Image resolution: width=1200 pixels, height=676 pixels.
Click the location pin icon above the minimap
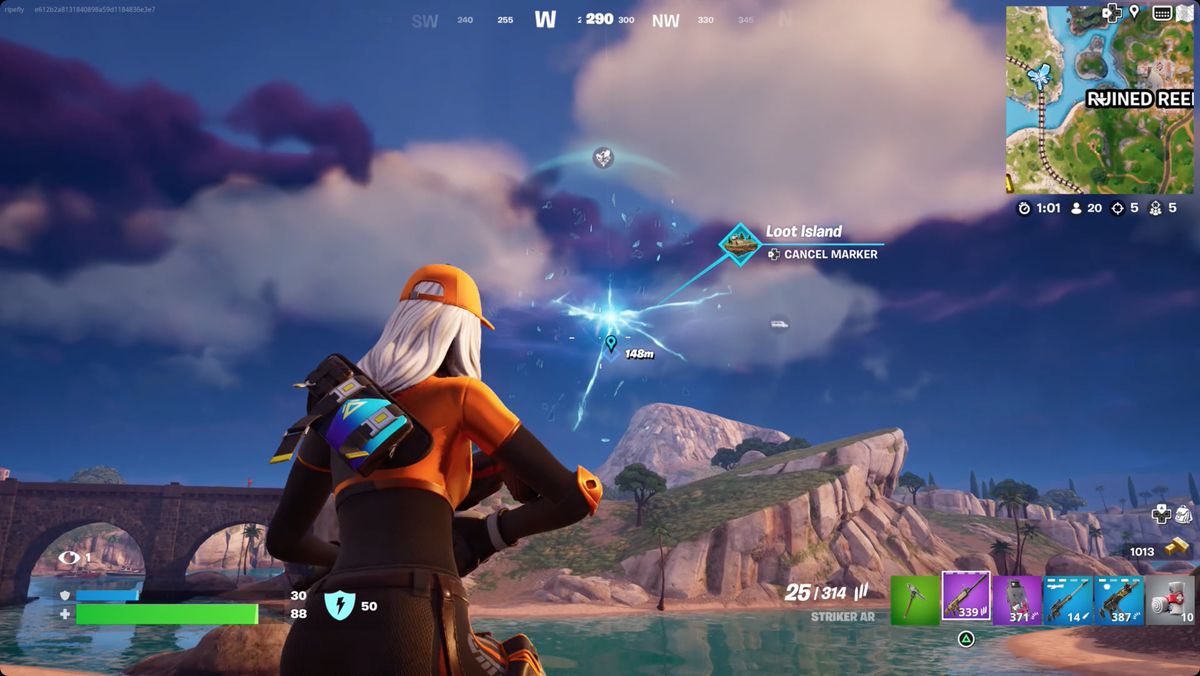[x=1135, y=12]
